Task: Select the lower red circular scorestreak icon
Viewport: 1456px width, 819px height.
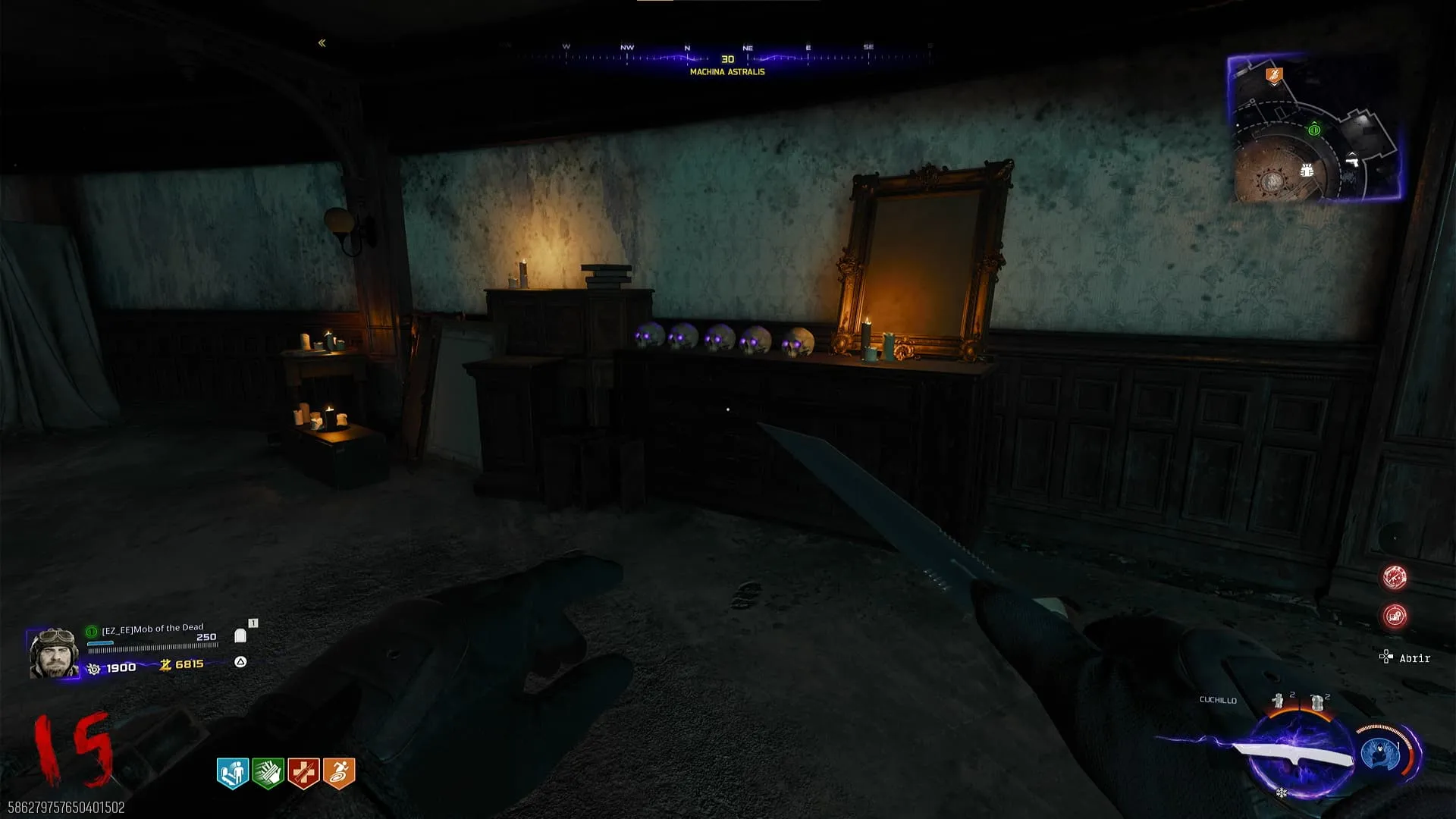Action: point(1395,616)
